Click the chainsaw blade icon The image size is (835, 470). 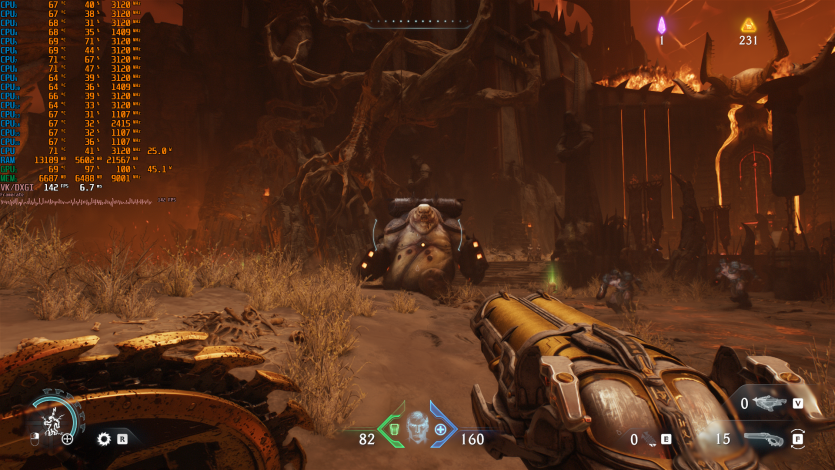[104, 438]
